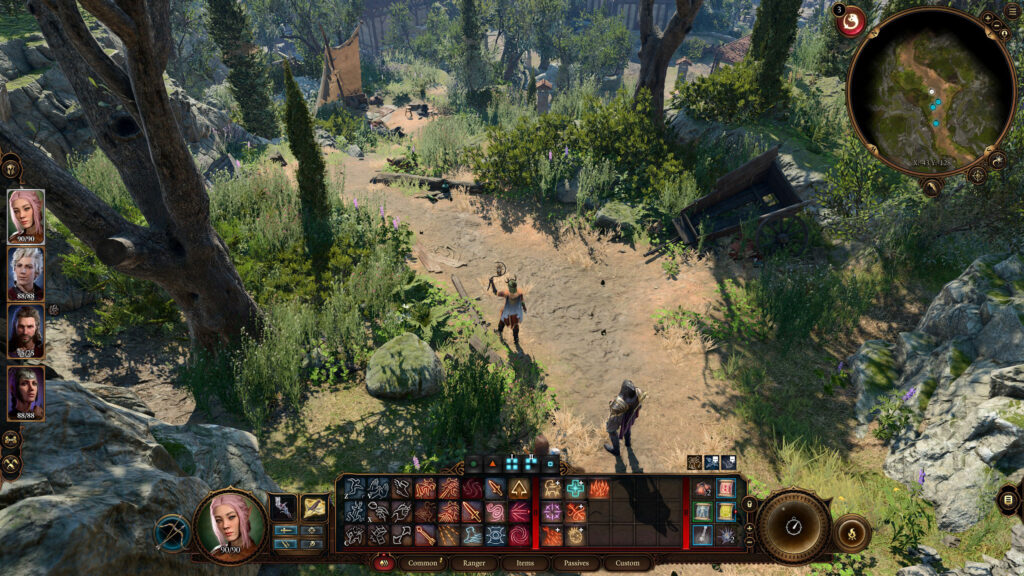
Task: Open the red inspiration orb icon
Action: [x=851, y=21]
